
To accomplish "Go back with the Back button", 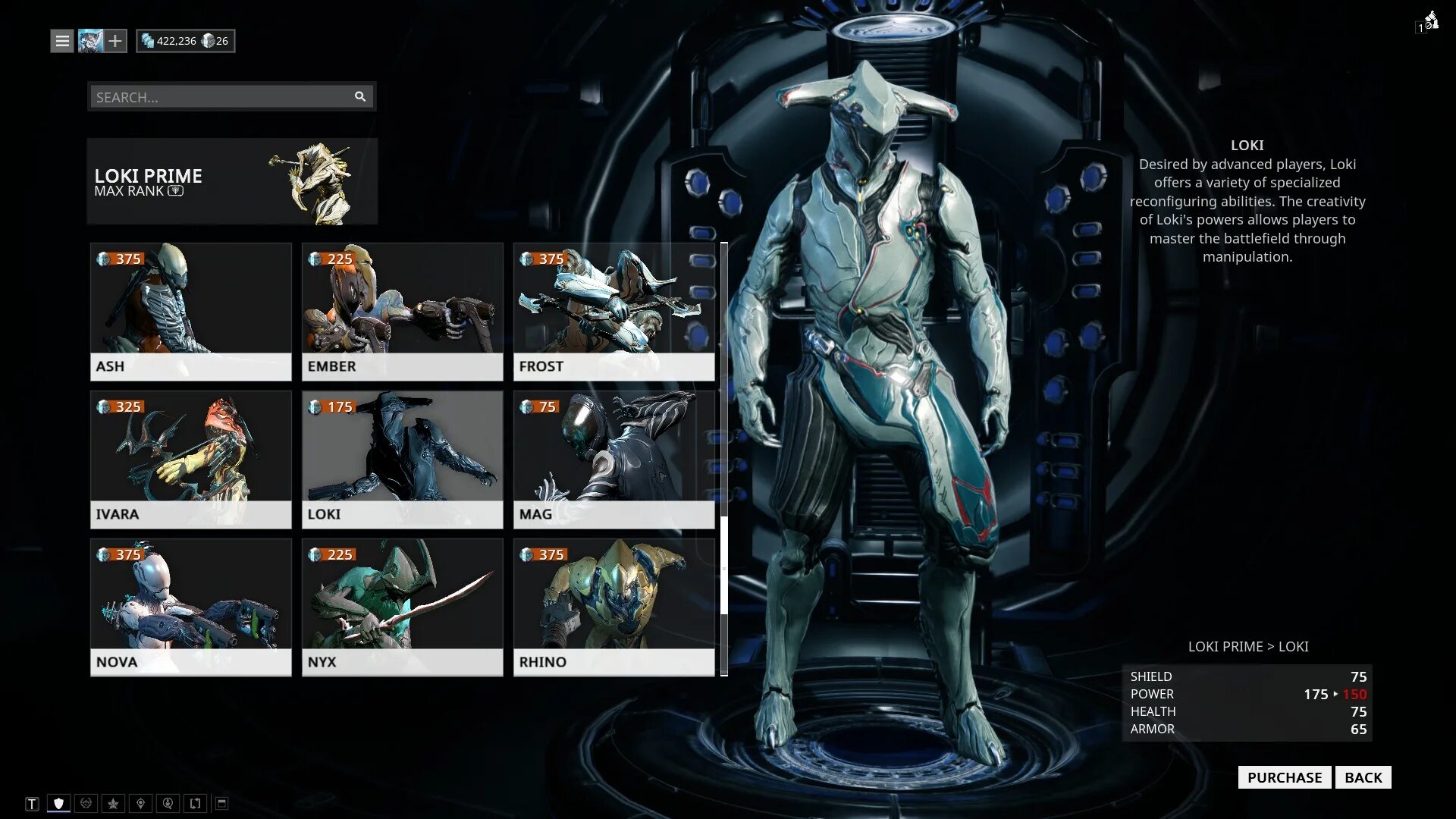I will click(x=1363, y=777).
